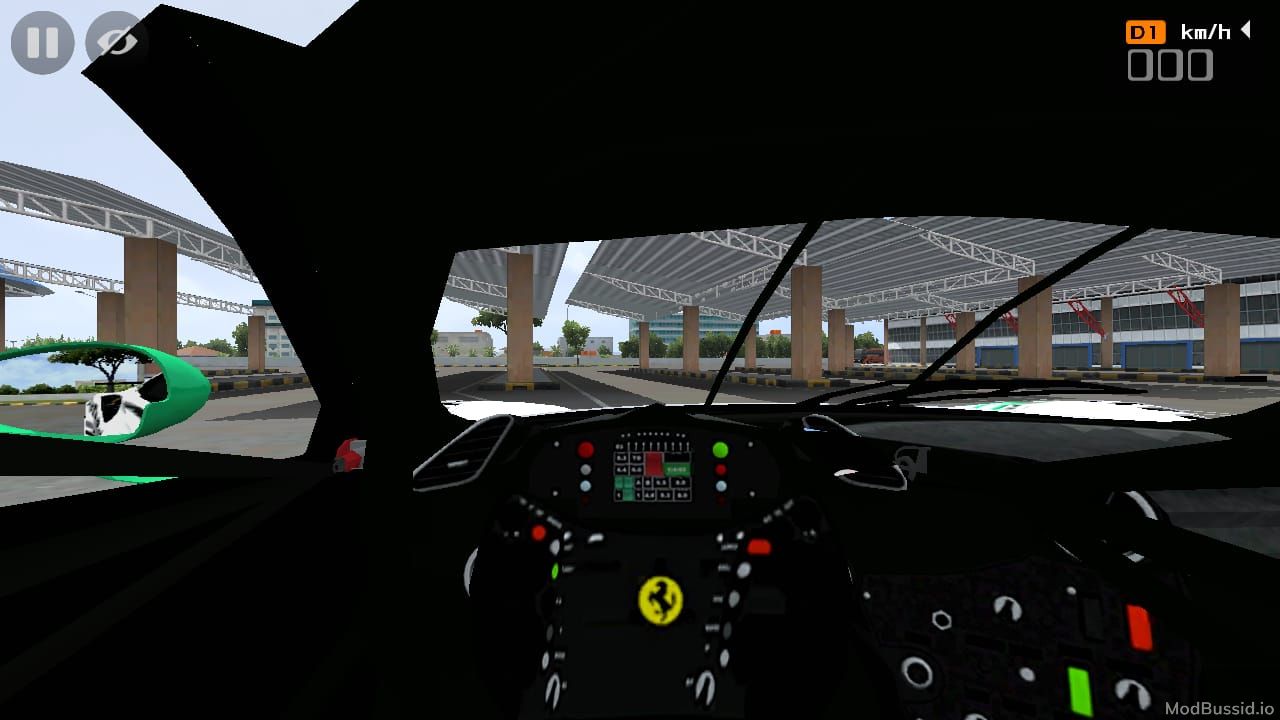Image resolution: width=1280 pixels, height=720 pixels.
Task: Toggle HUD visibility with the crossed-eye icon
Action: 113,42
